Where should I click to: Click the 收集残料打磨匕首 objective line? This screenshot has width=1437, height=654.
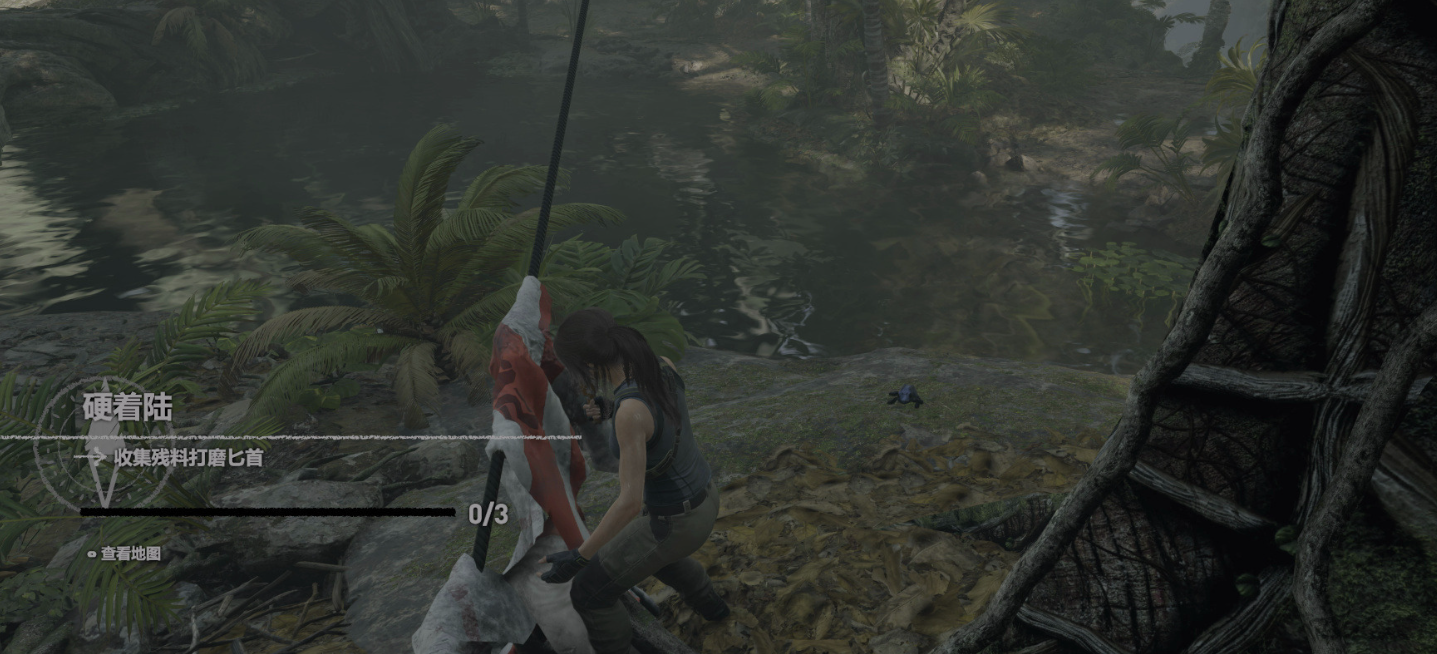pyautogui.click(x=188, y=458)
